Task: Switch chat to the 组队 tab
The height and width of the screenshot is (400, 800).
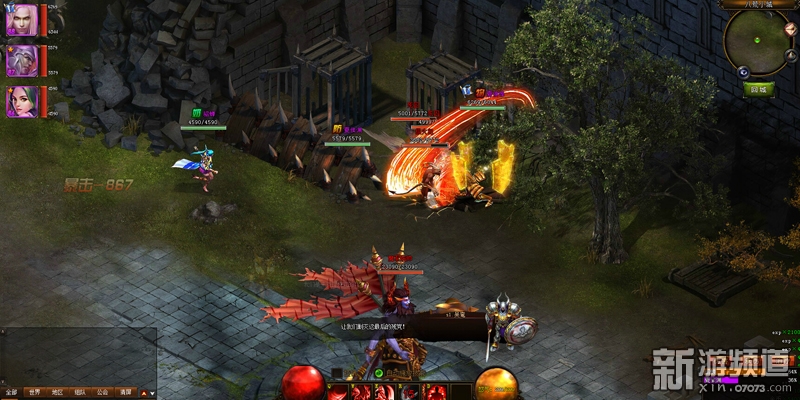Action: click(81, 393)
